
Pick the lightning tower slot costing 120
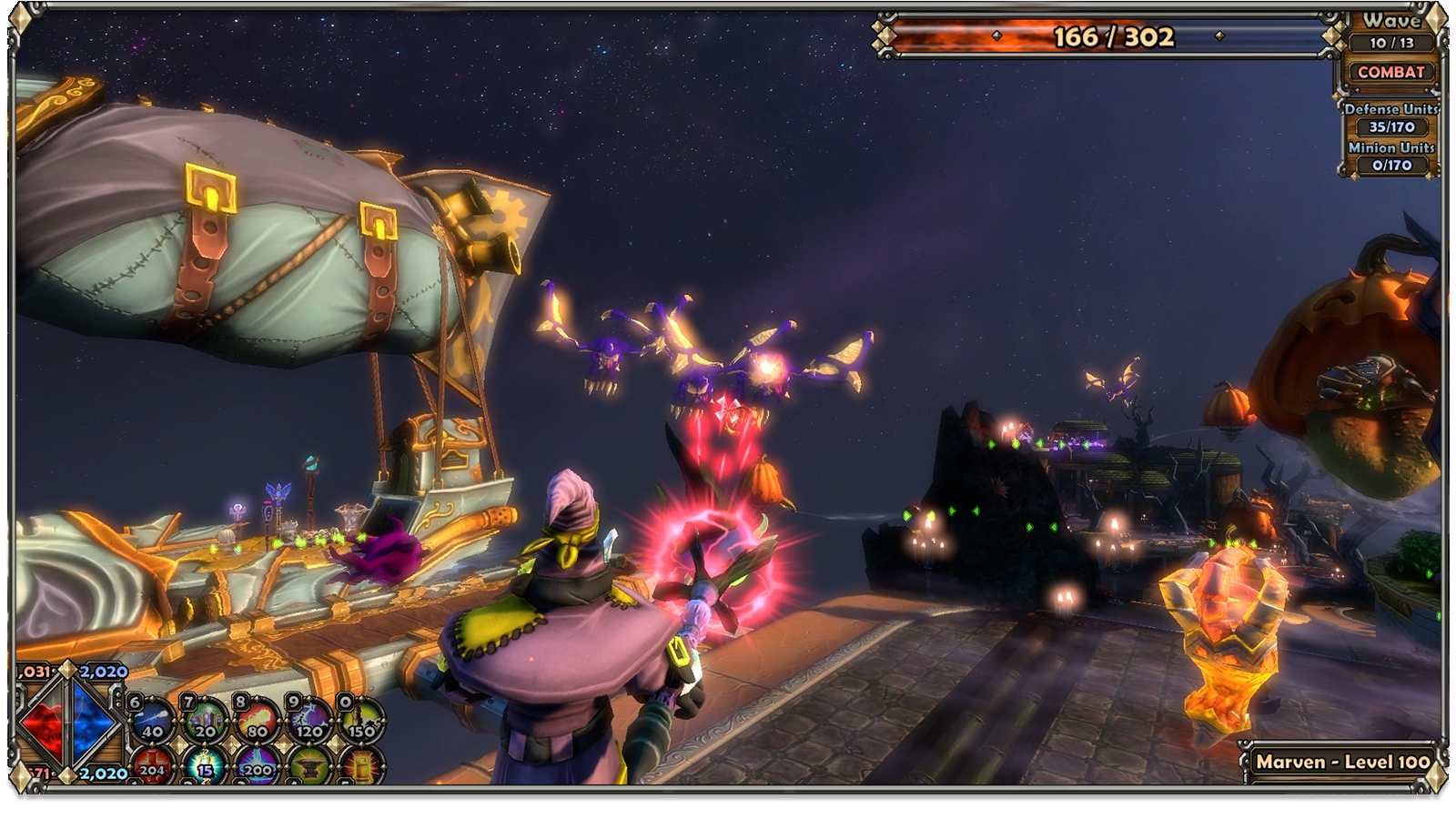(309, 719)
